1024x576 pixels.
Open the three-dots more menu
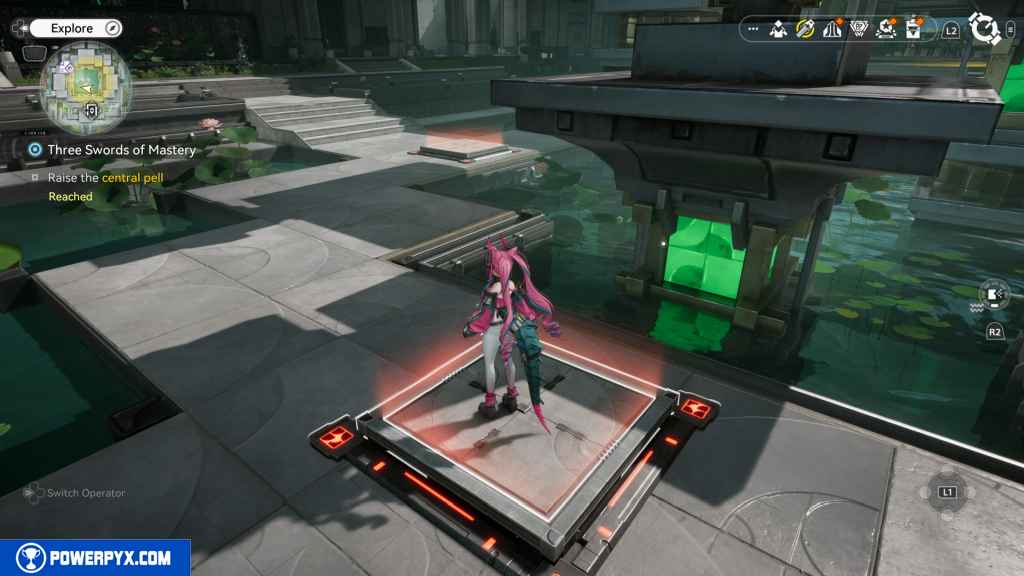point(752,30)
